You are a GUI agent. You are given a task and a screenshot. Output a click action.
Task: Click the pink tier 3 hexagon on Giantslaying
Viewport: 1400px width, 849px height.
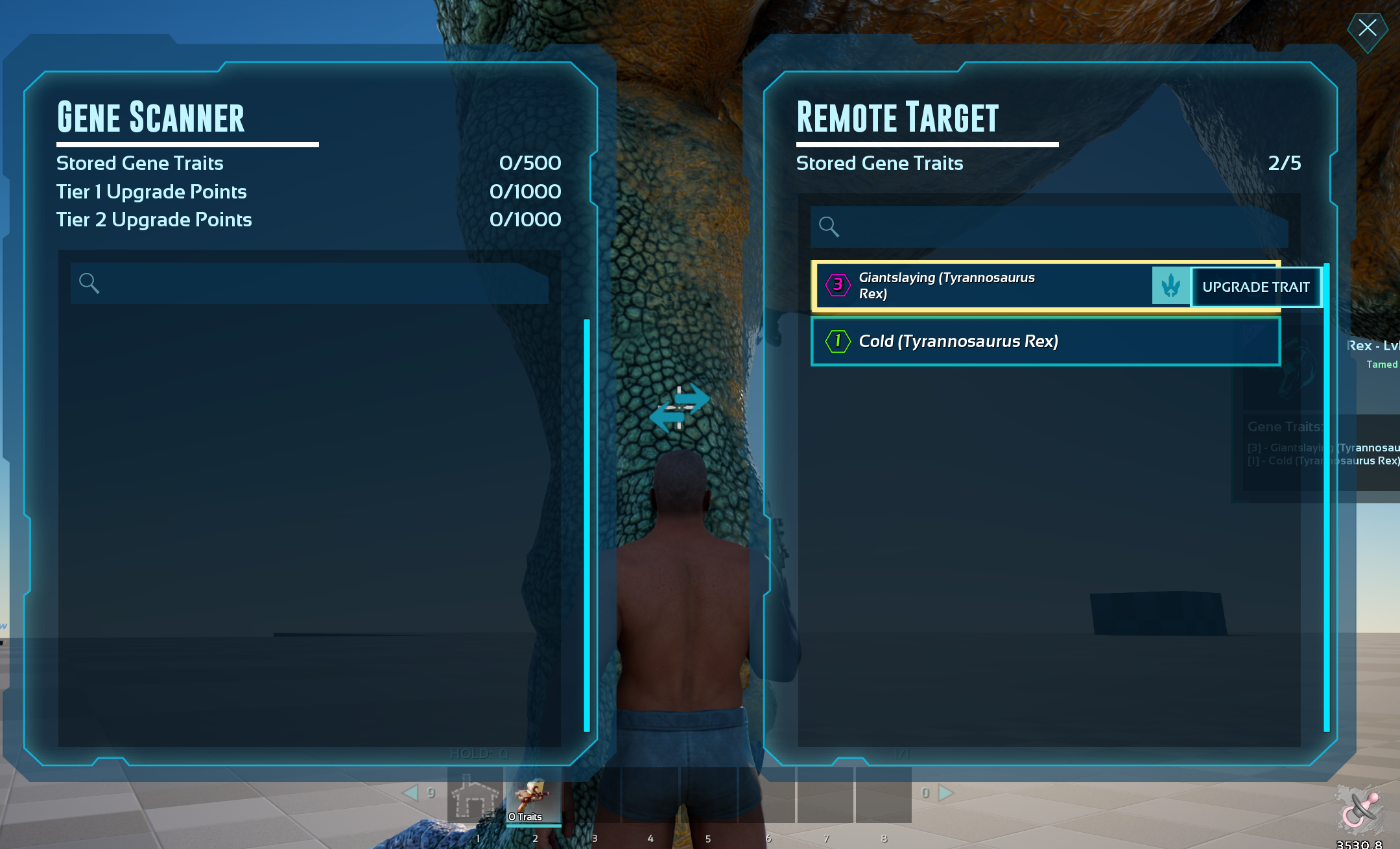coord(837,284)
